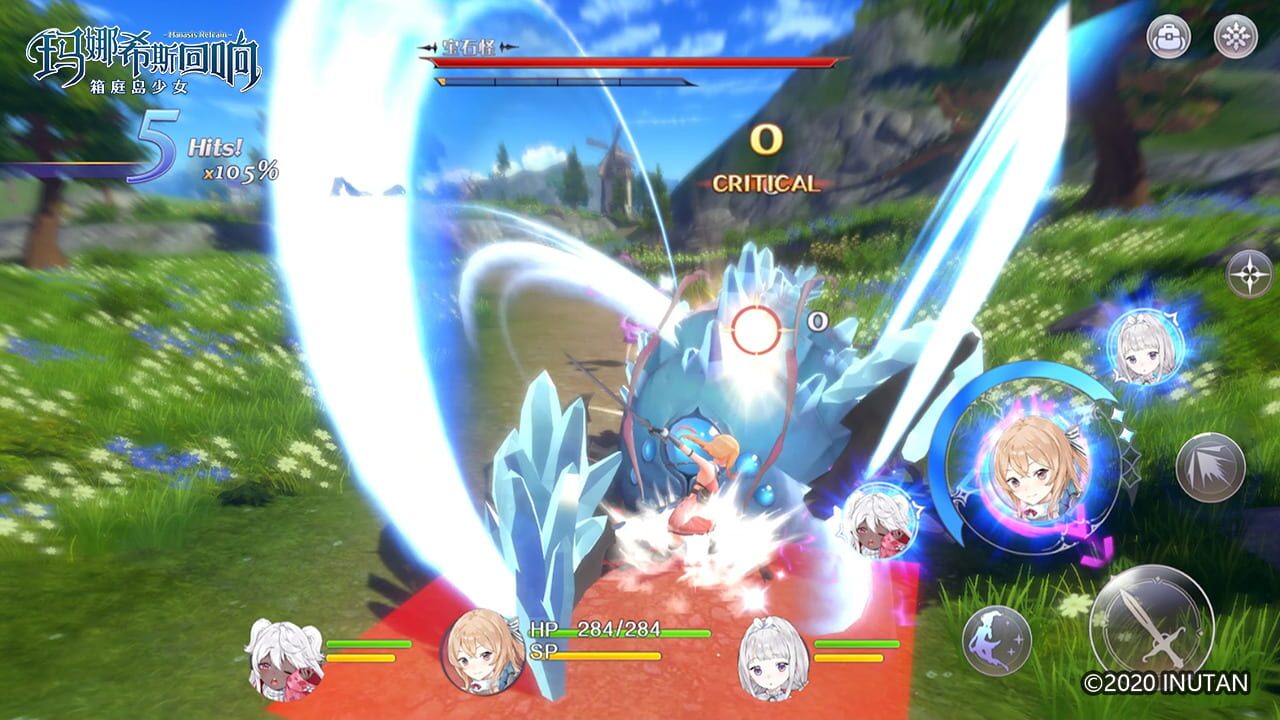Tap the snowflake skill icon at top right
Image resolution: width=1280 pixels, height=720 pixels.
pyautogui.click(x=1237, y=38)
